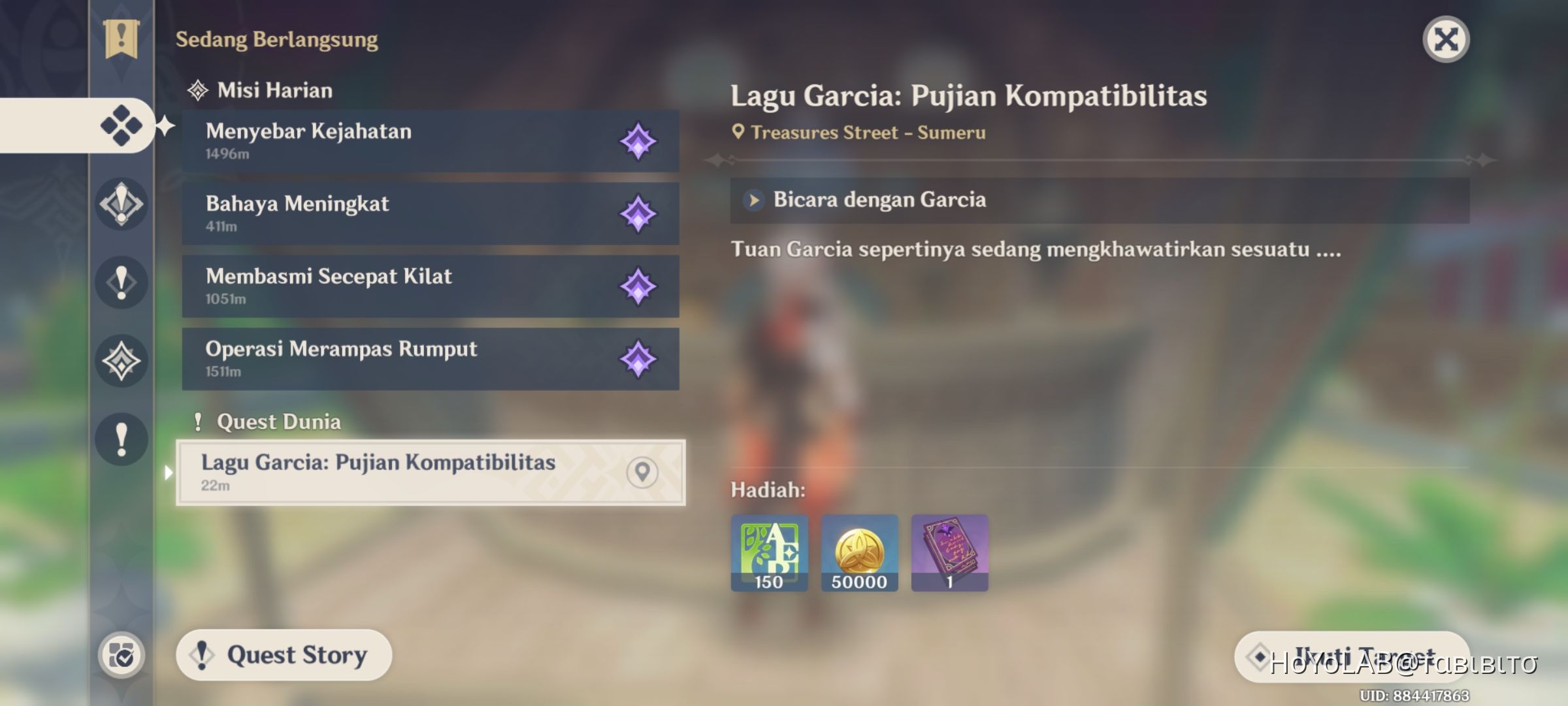Click the location pin on Lagu Garcia quest entry
1568x706 pixels.
pyautogui.click(x=641, y=472)
